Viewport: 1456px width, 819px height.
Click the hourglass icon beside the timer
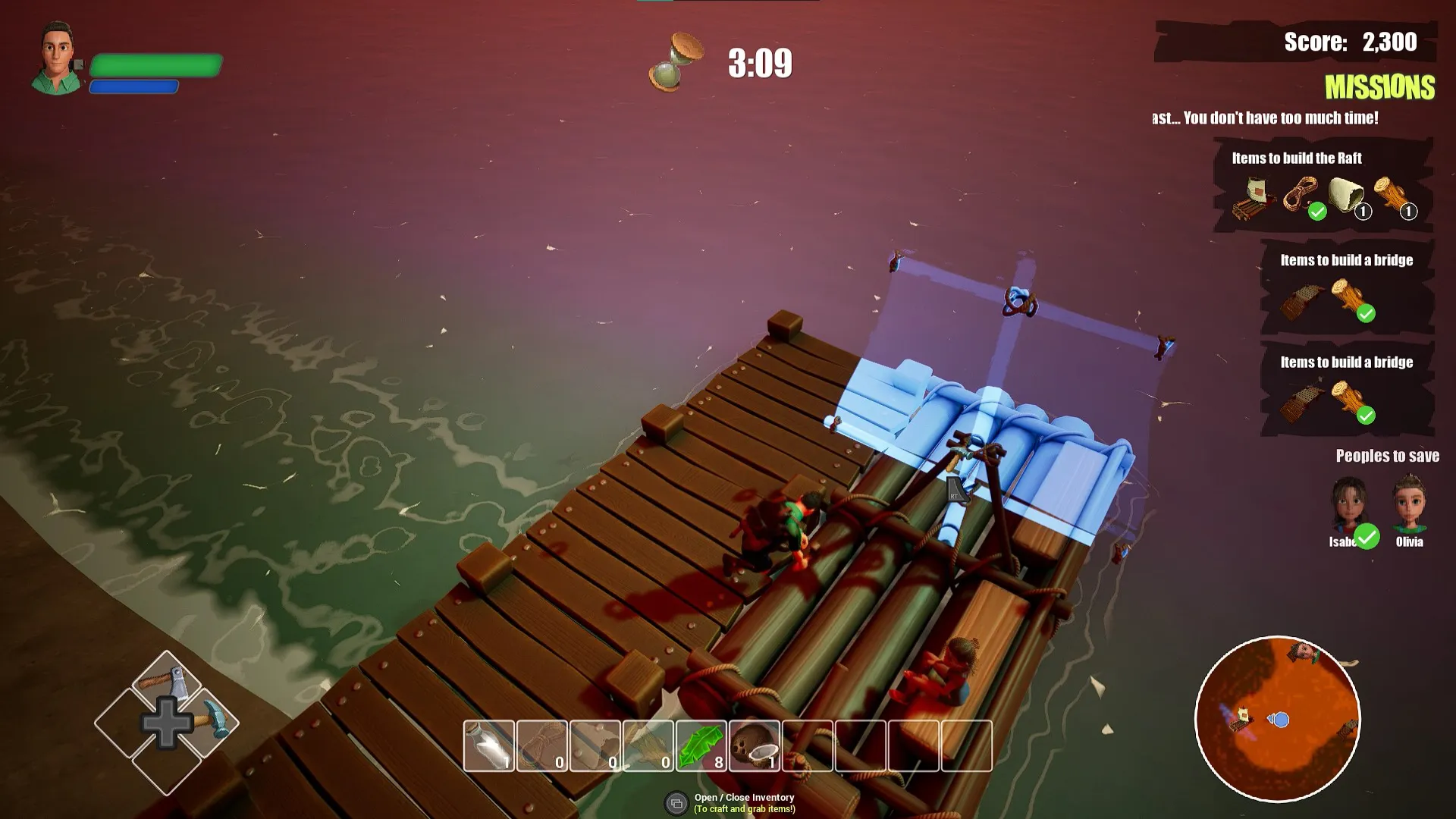674,61
